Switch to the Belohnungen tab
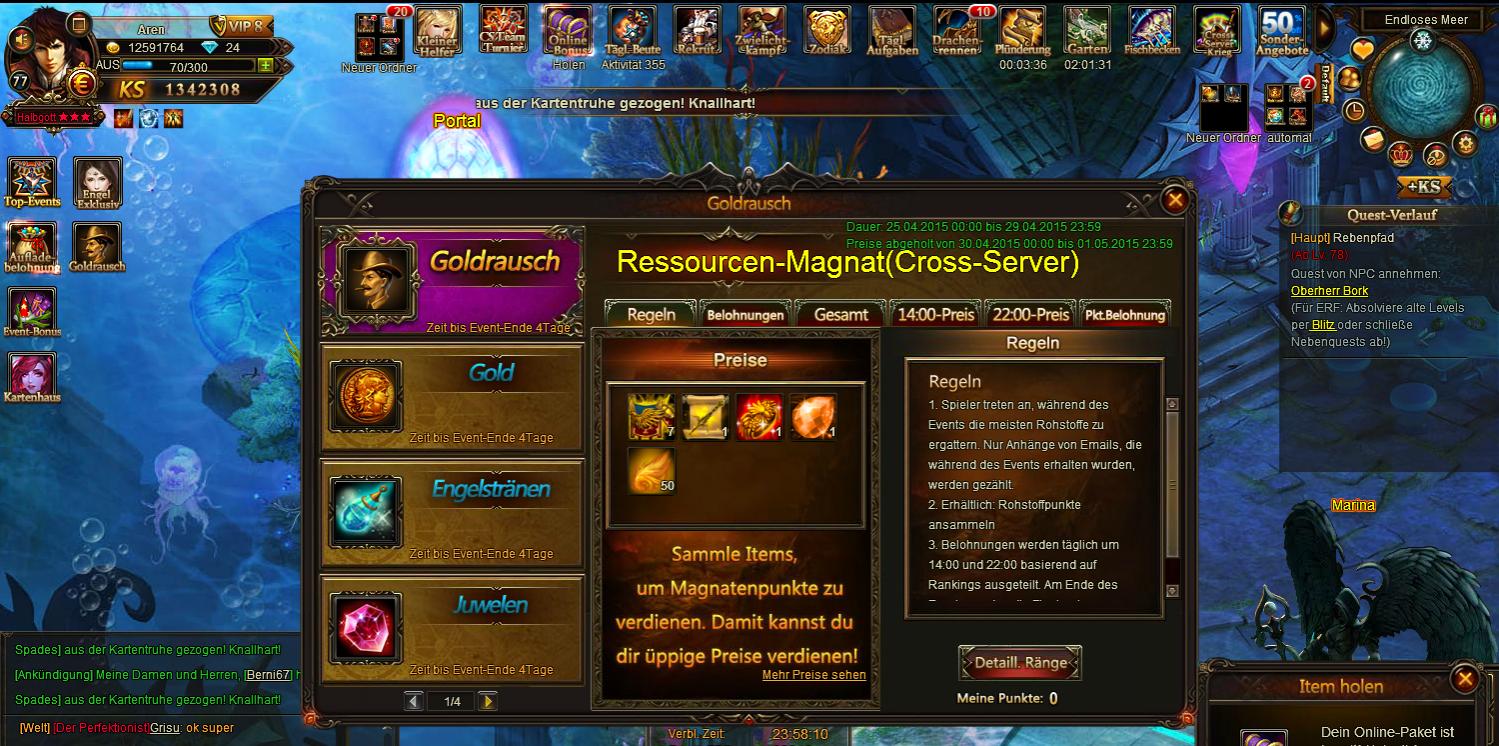 coord(745,314)
